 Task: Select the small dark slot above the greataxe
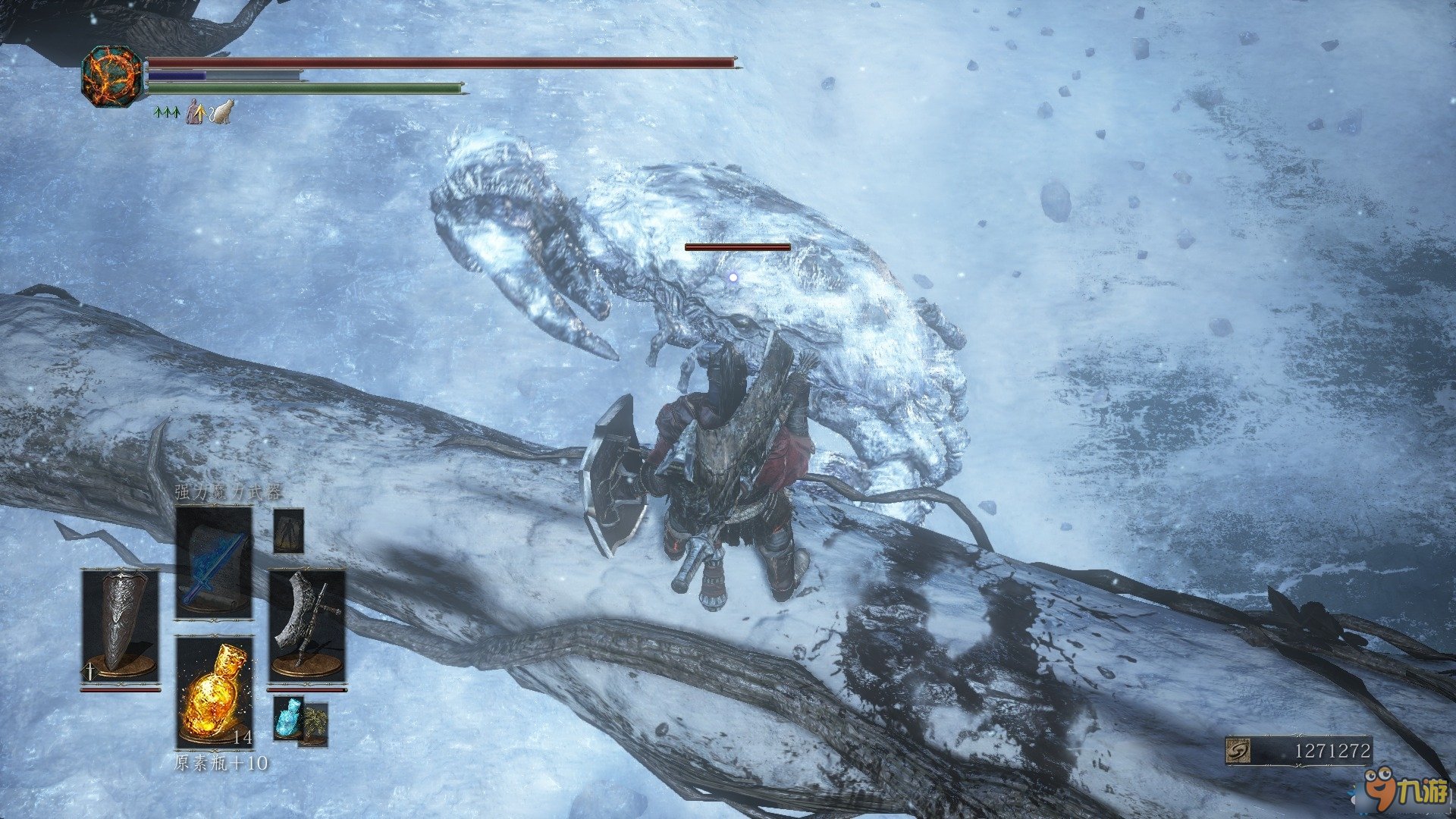pyautogui.click(x=288, y=530)
